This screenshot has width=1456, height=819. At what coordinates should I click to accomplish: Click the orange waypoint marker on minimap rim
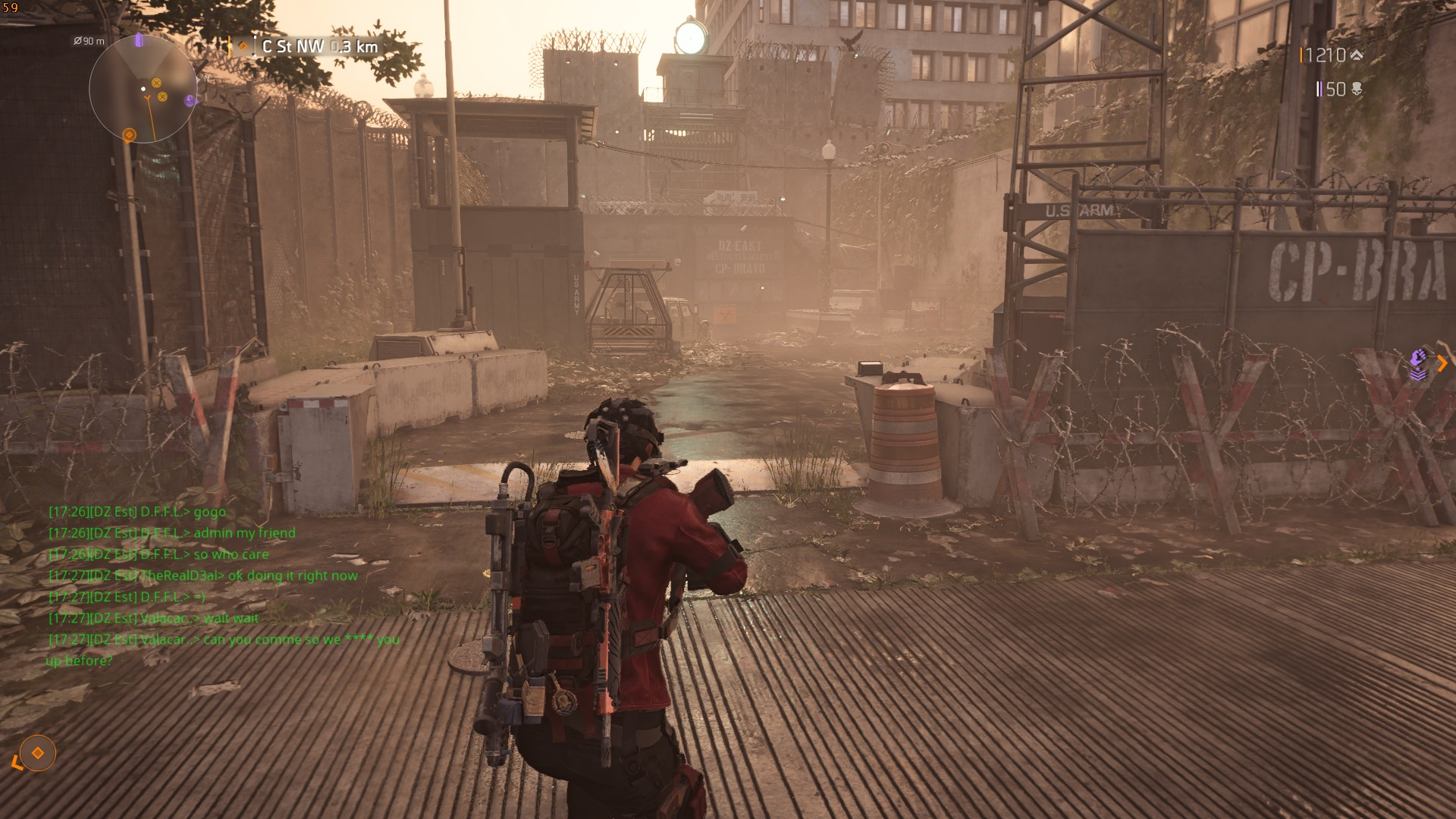pyautogui.click(x=129, y=135)
